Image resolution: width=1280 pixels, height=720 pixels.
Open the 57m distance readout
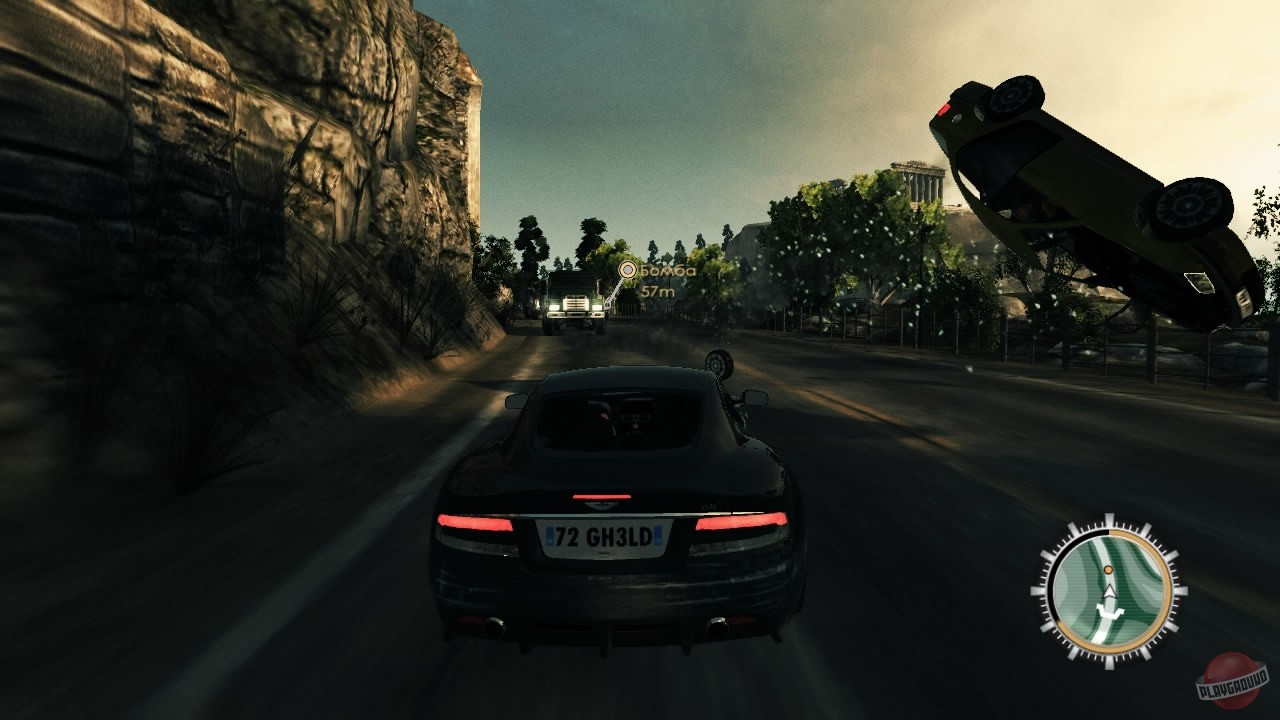click(658, 292)
